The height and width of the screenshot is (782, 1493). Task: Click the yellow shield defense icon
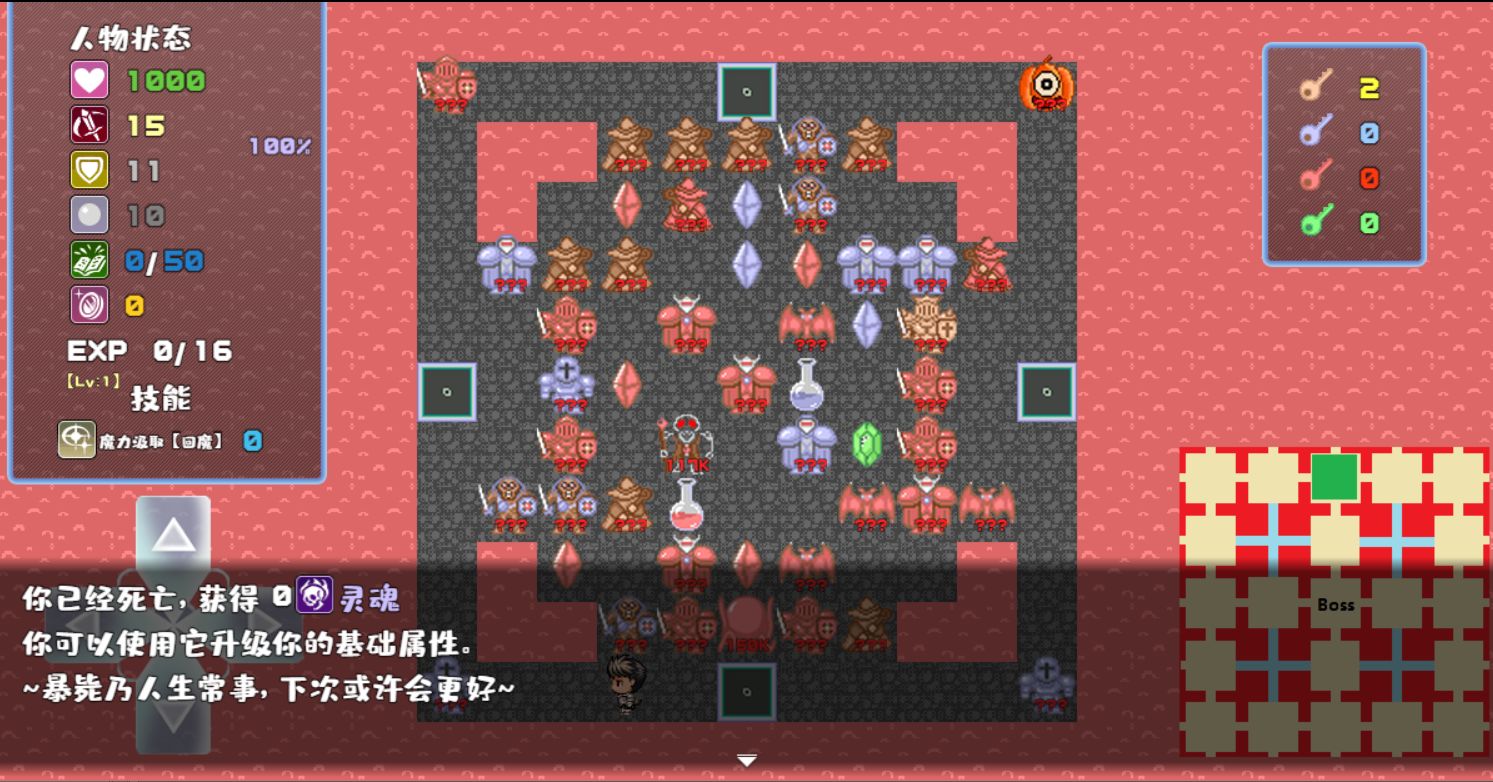[x=90, y=169]
